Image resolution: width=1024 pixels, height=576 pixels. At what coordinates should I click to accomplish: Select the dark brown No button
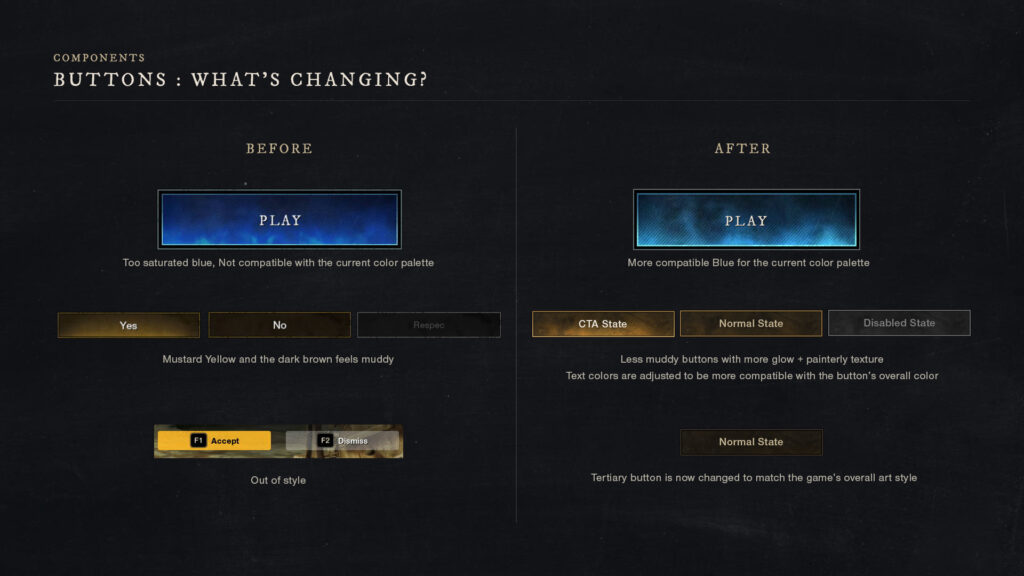(279, 325)
